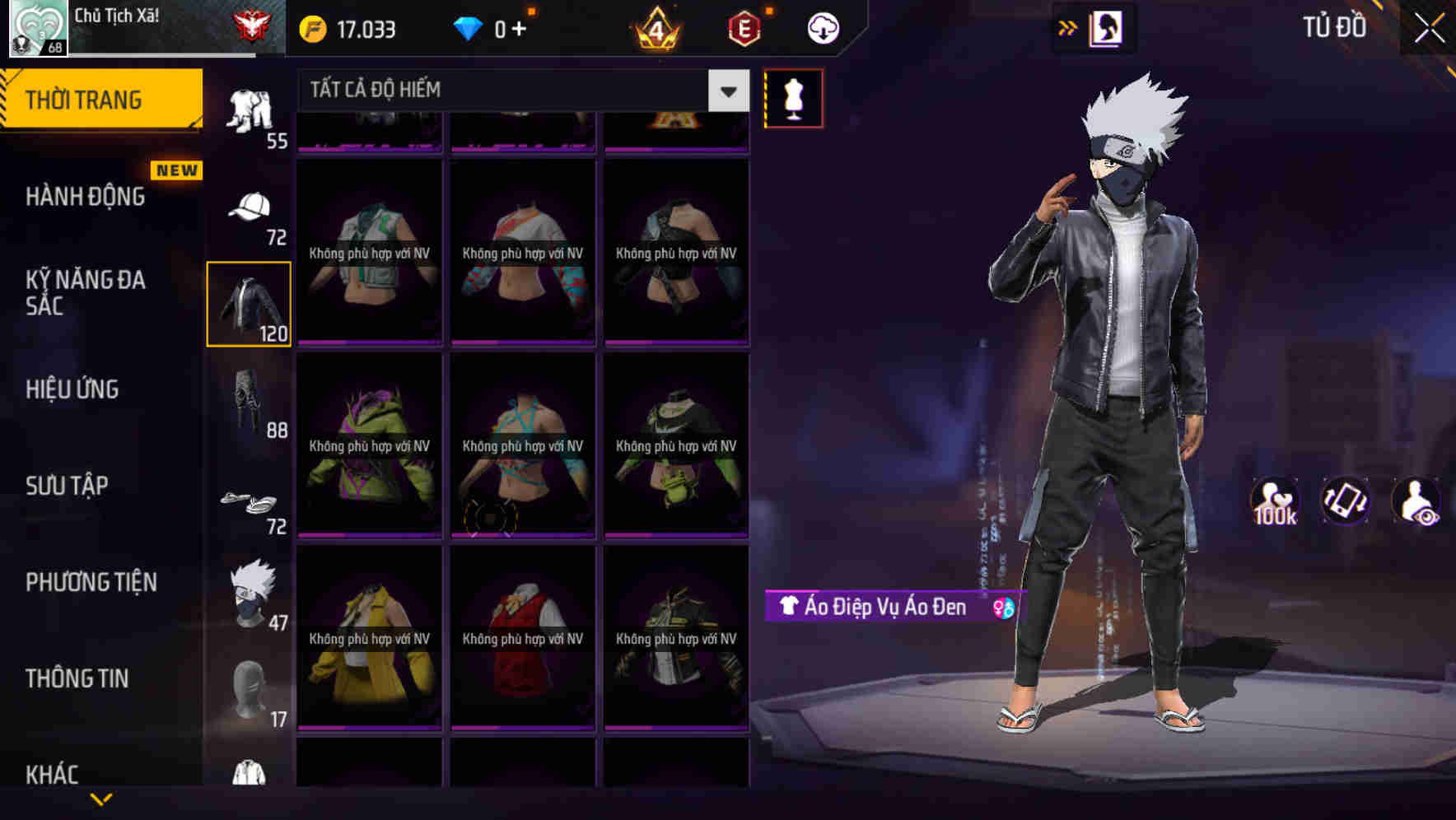Screen dimensions: 1456x820
Task: Expand the sidebar with the bottom chevron
Action: click(x=102, y=799)
